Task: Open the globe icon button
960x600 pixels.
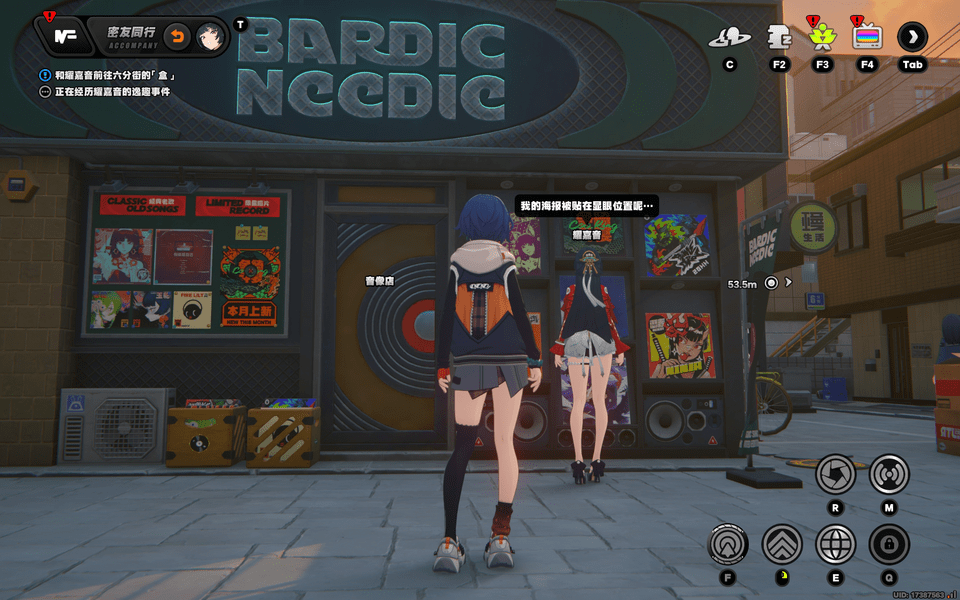Action: click(x=835, y=544)
